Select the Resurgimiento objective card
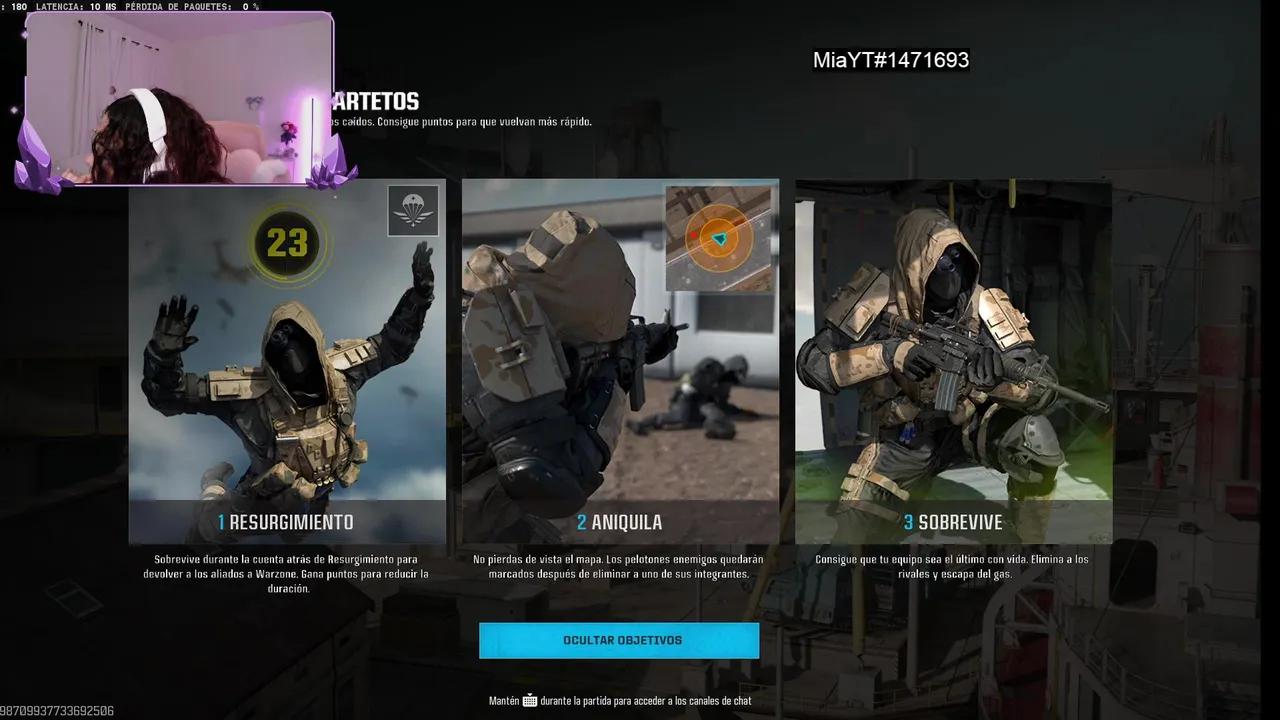Image resolution: width=1280 pixels, height=720 pixels. pyautogui.click(x=287, y=362)
